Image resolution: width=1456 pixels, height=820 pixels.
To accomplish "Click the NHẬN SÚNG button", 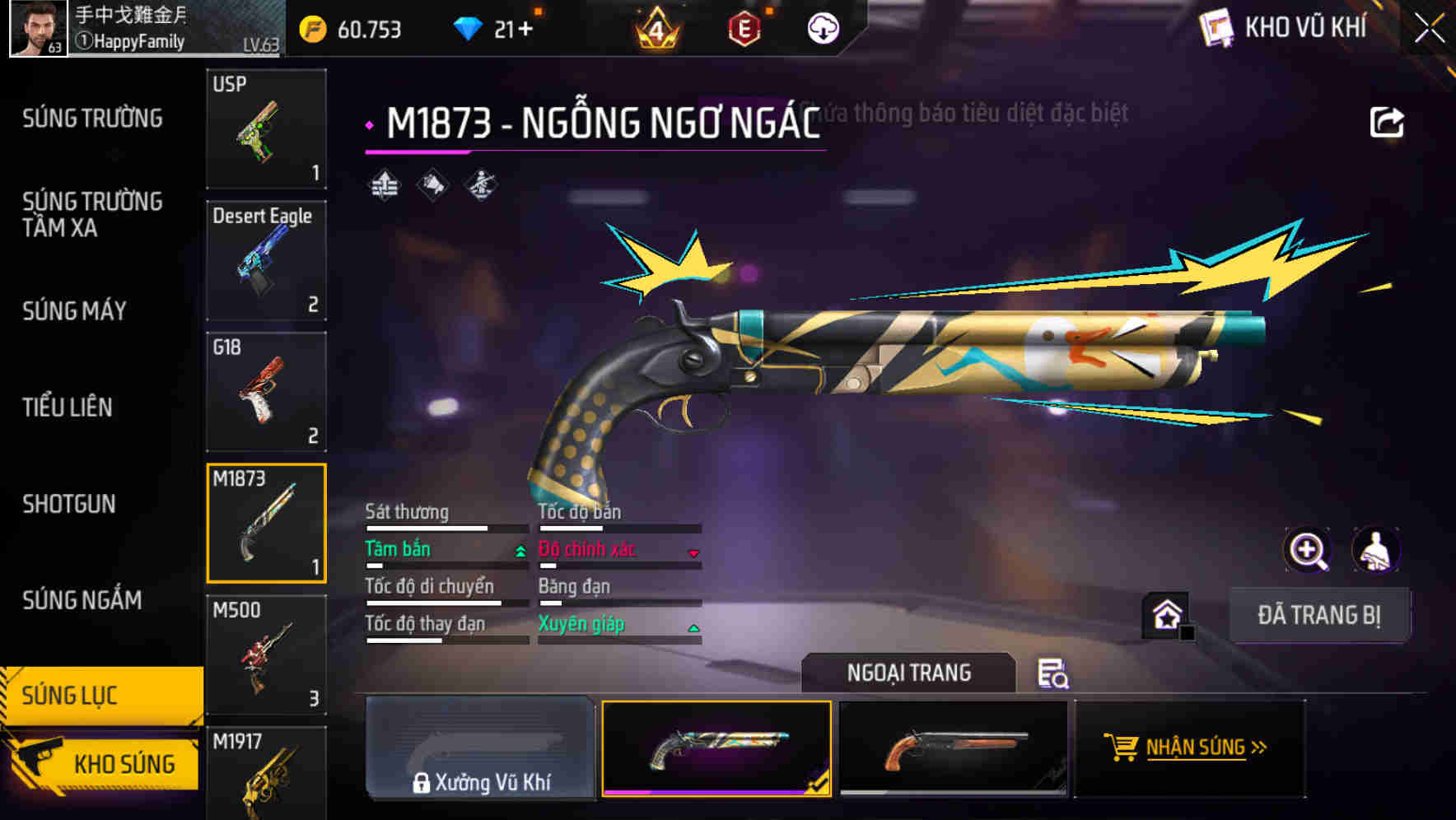I will 1192,748.
